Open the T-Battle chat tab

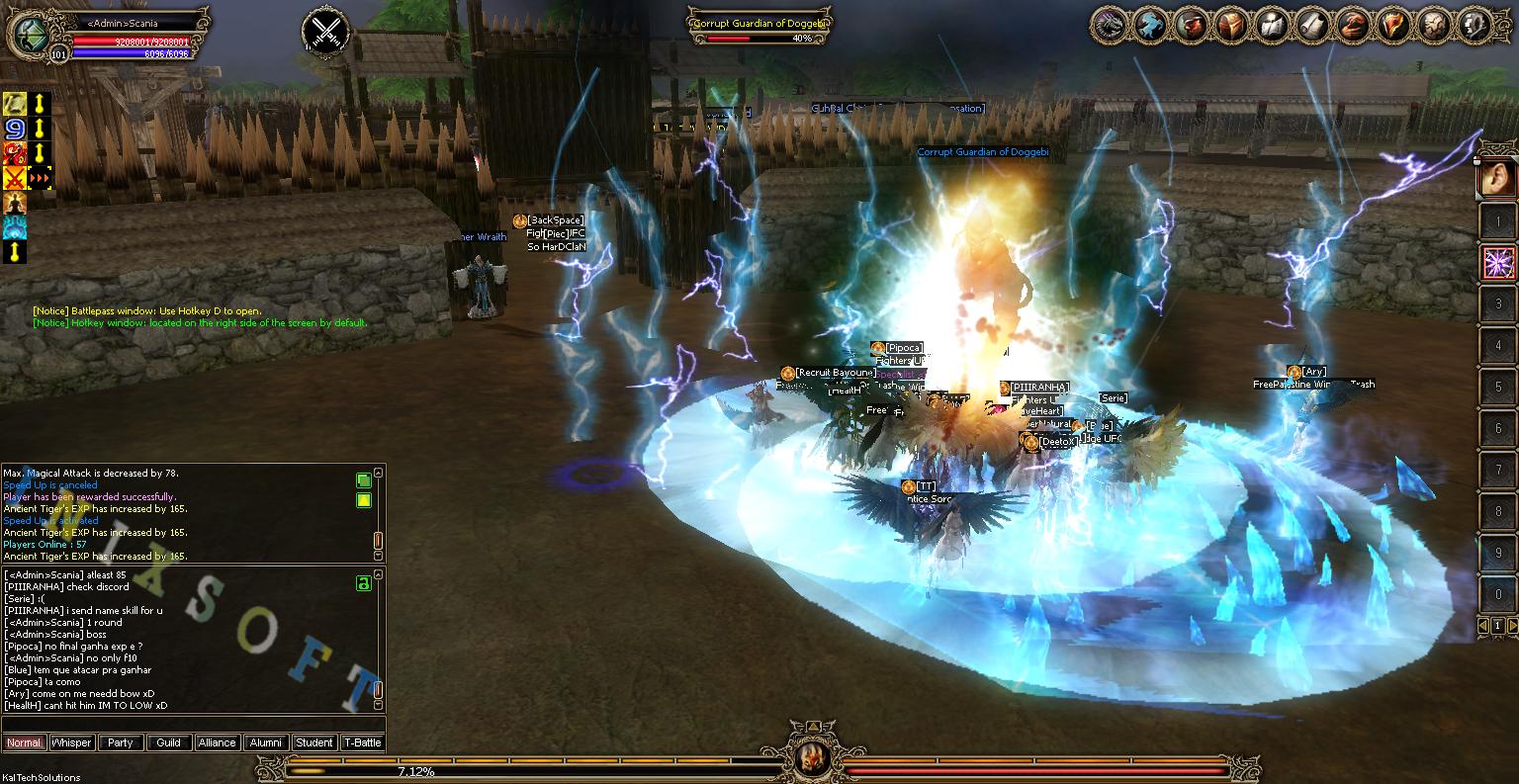point(362,742)
